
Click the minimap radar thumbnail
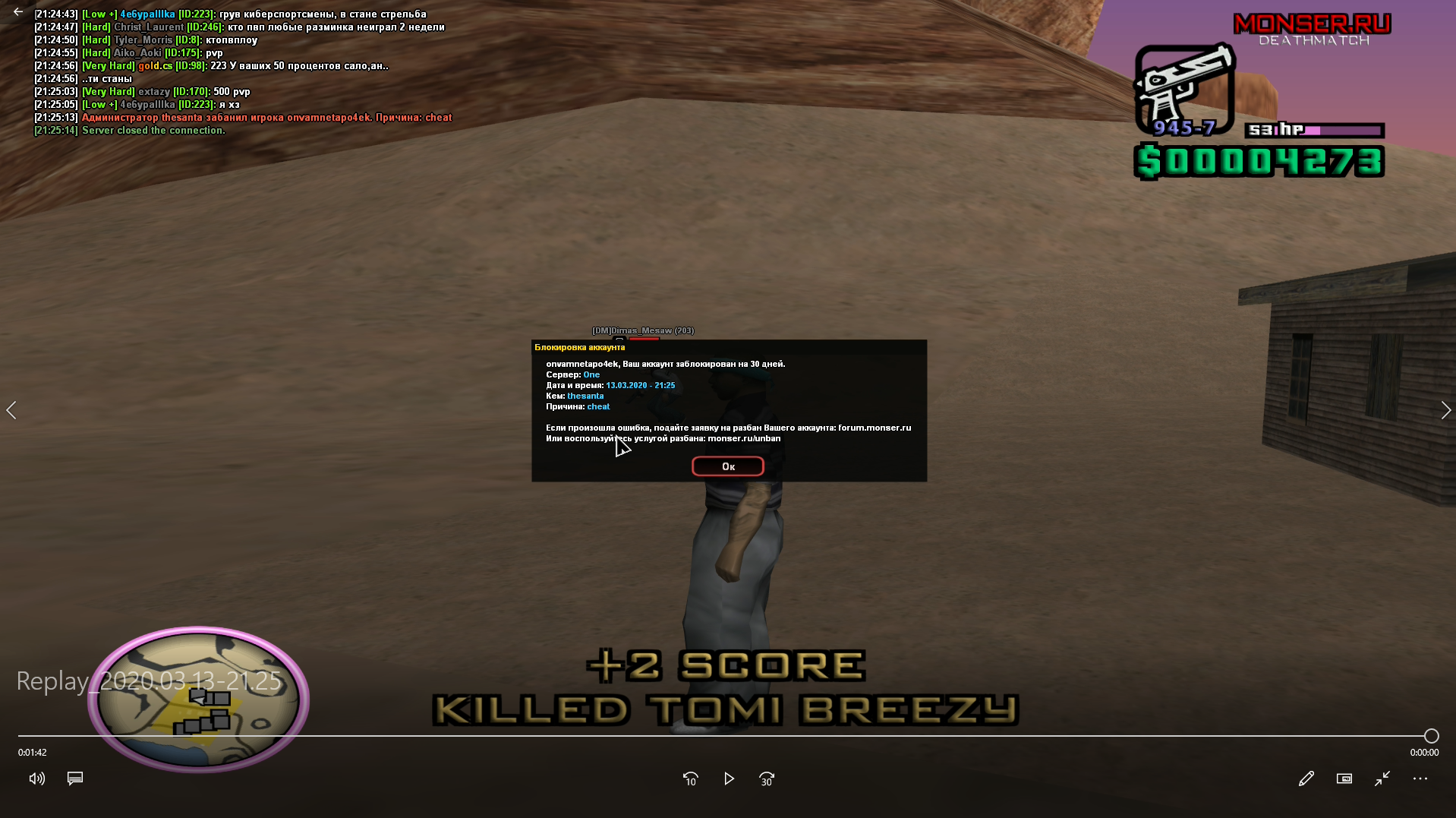[x=199, y=700]
